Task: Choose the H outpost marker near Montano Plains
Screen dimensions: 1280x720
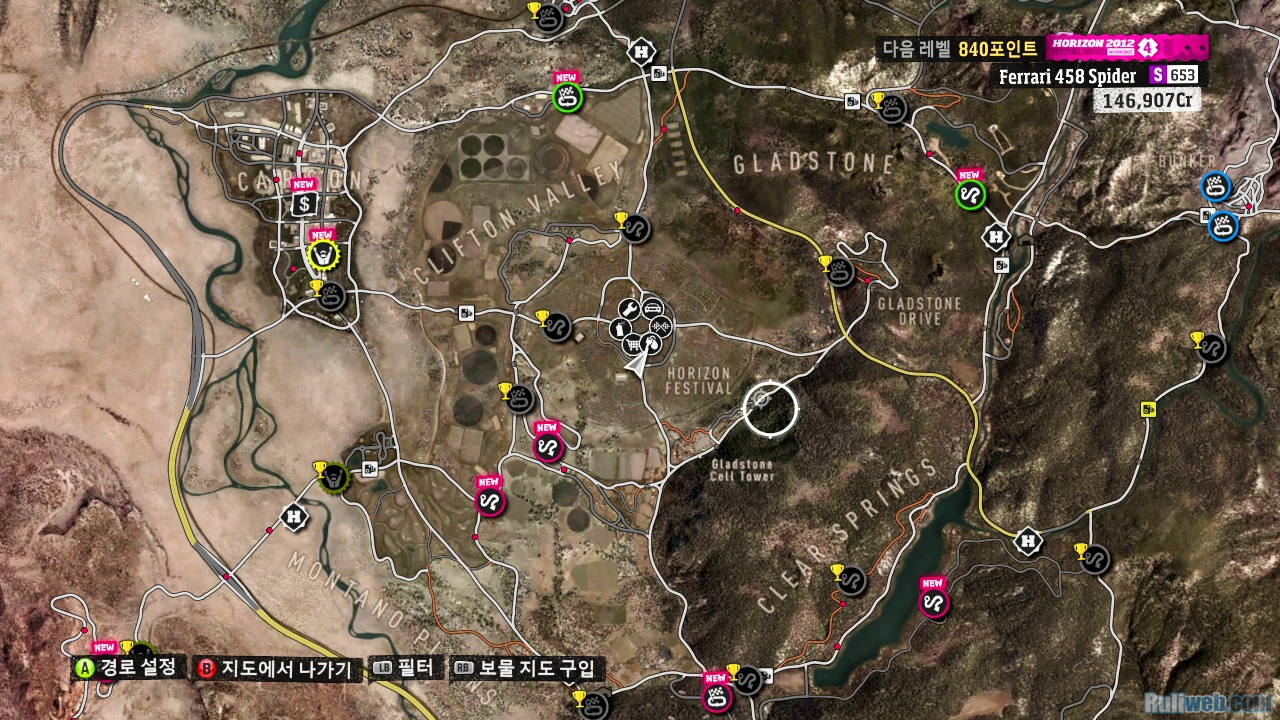Action: (294, 516)
